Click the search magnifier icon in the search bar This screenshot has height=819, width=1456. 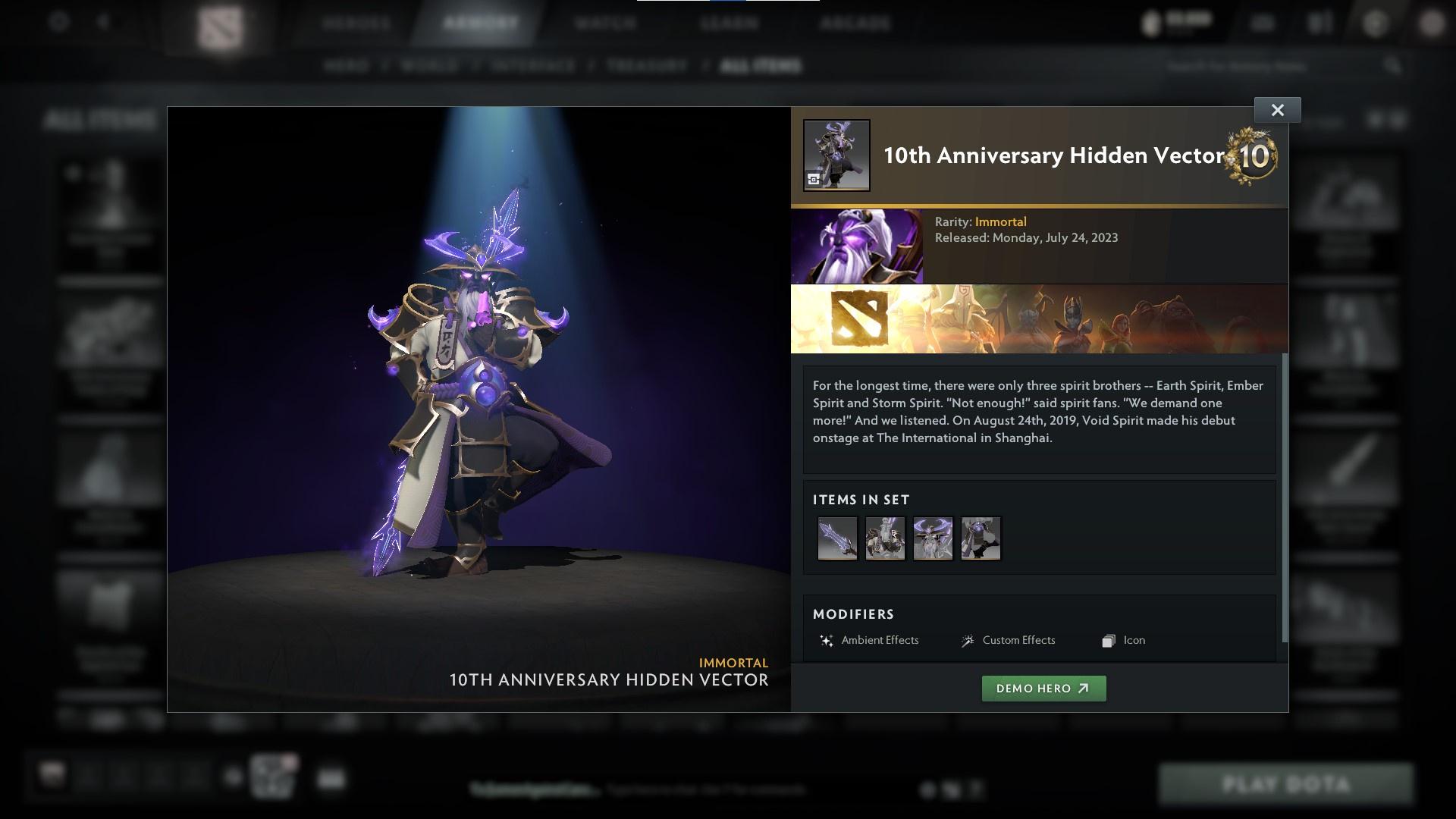tap(1394, 66)
